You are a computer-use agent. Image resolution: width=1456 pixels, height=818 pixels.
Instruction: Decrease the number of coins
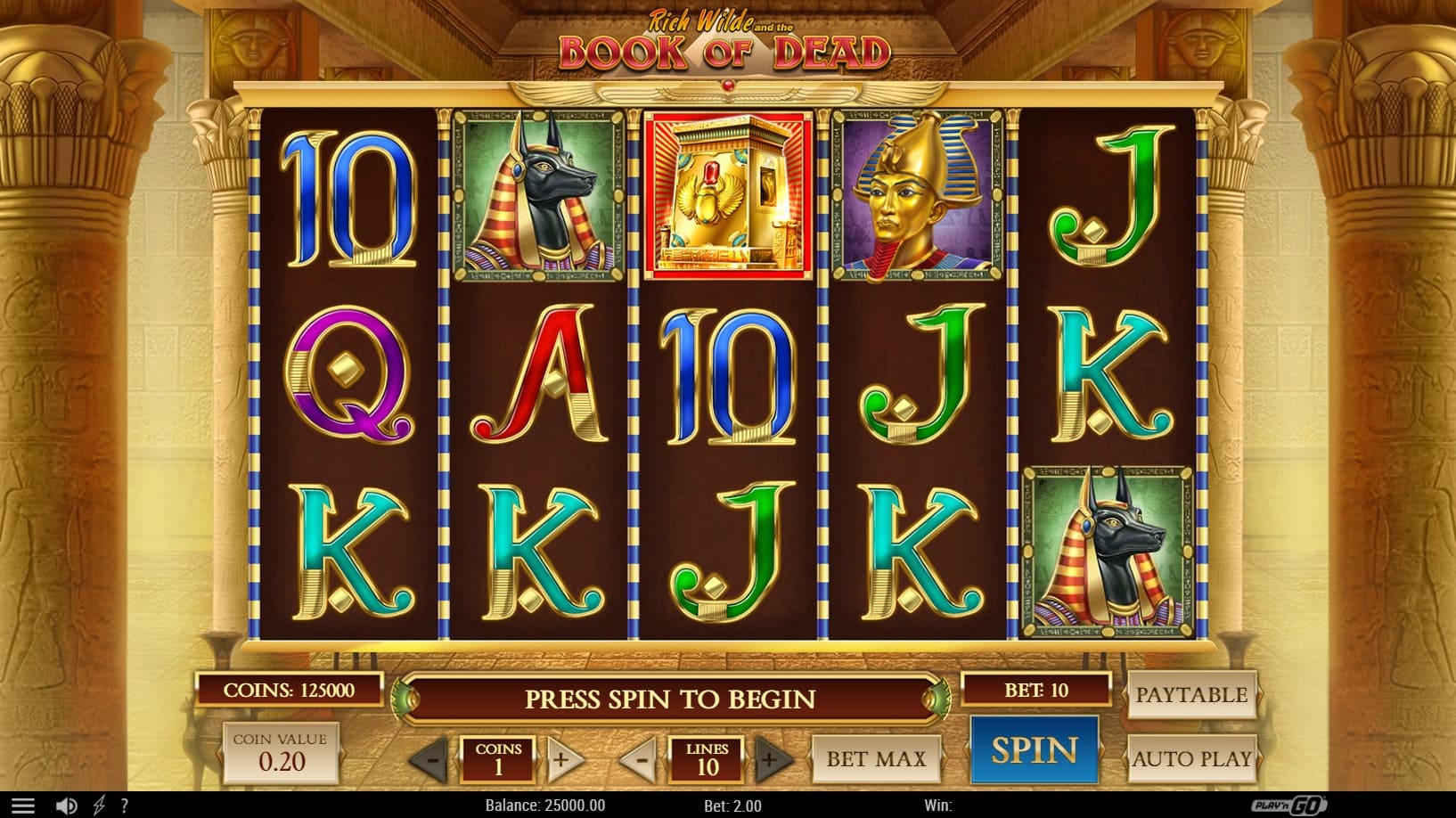430,760
